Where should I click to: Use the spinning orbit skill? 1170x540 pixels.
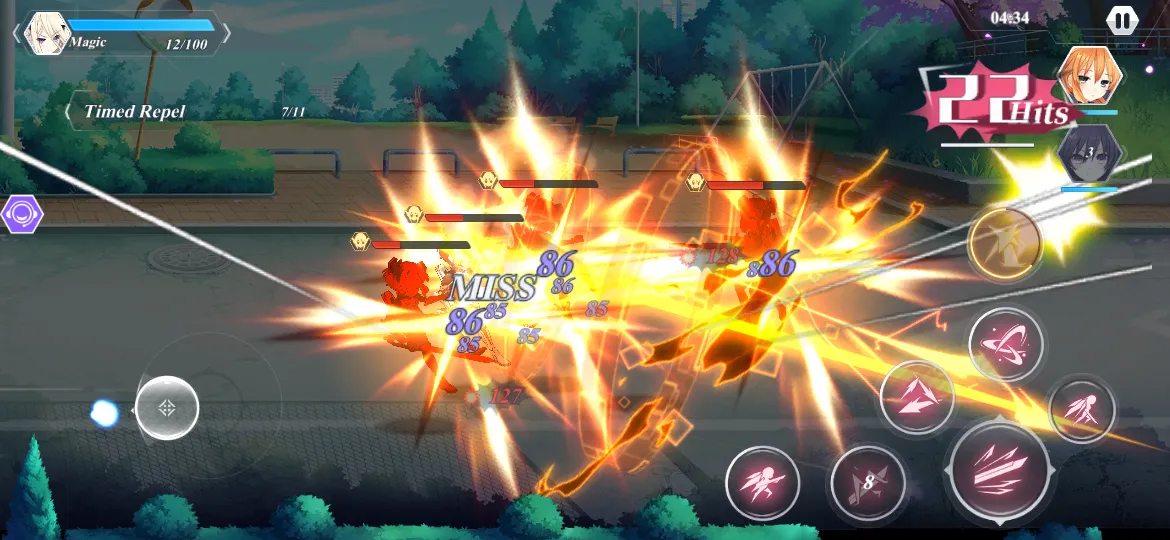pyautogui.click(x=1005, y=344)
